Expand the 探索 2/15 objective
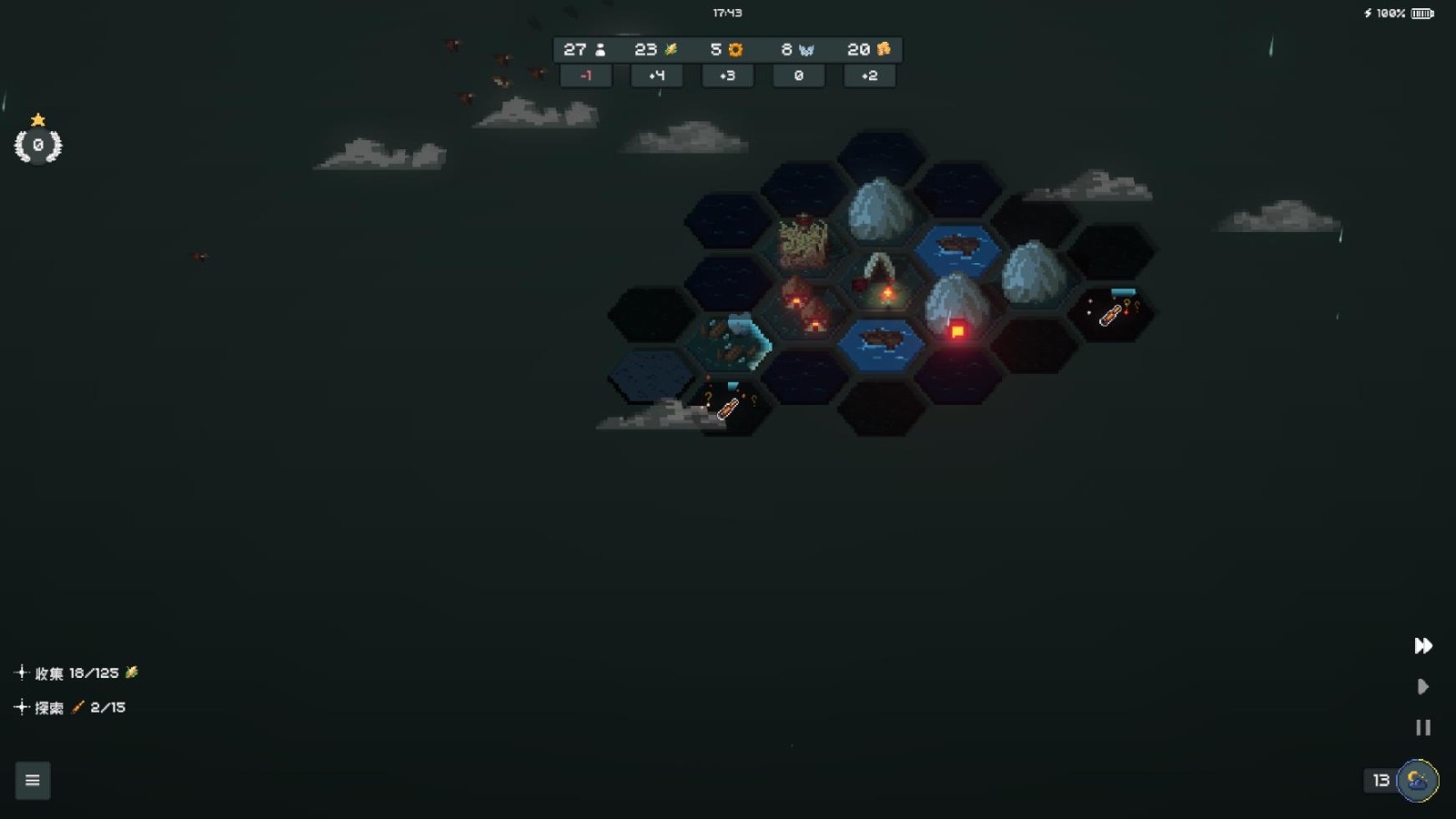This screenshot has height=819, width=1456. click(22, 707)
